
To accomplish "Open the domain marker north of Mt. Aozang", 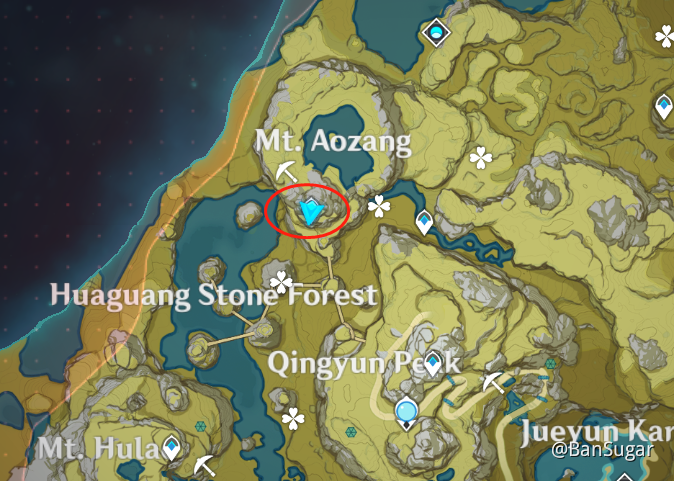I will point(437,34).
